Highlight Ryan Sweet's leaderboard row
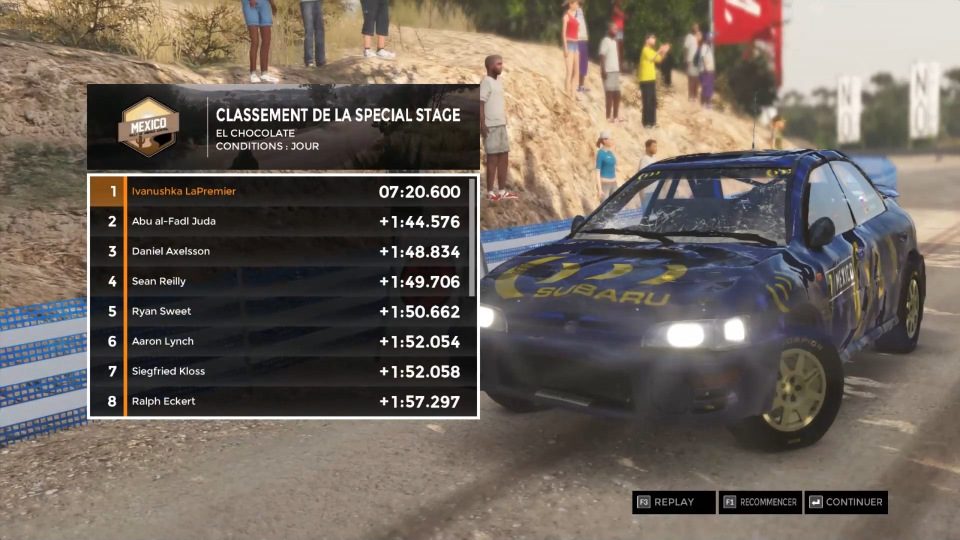This screenshot has height=540, width=960. (x=280, y=311)
